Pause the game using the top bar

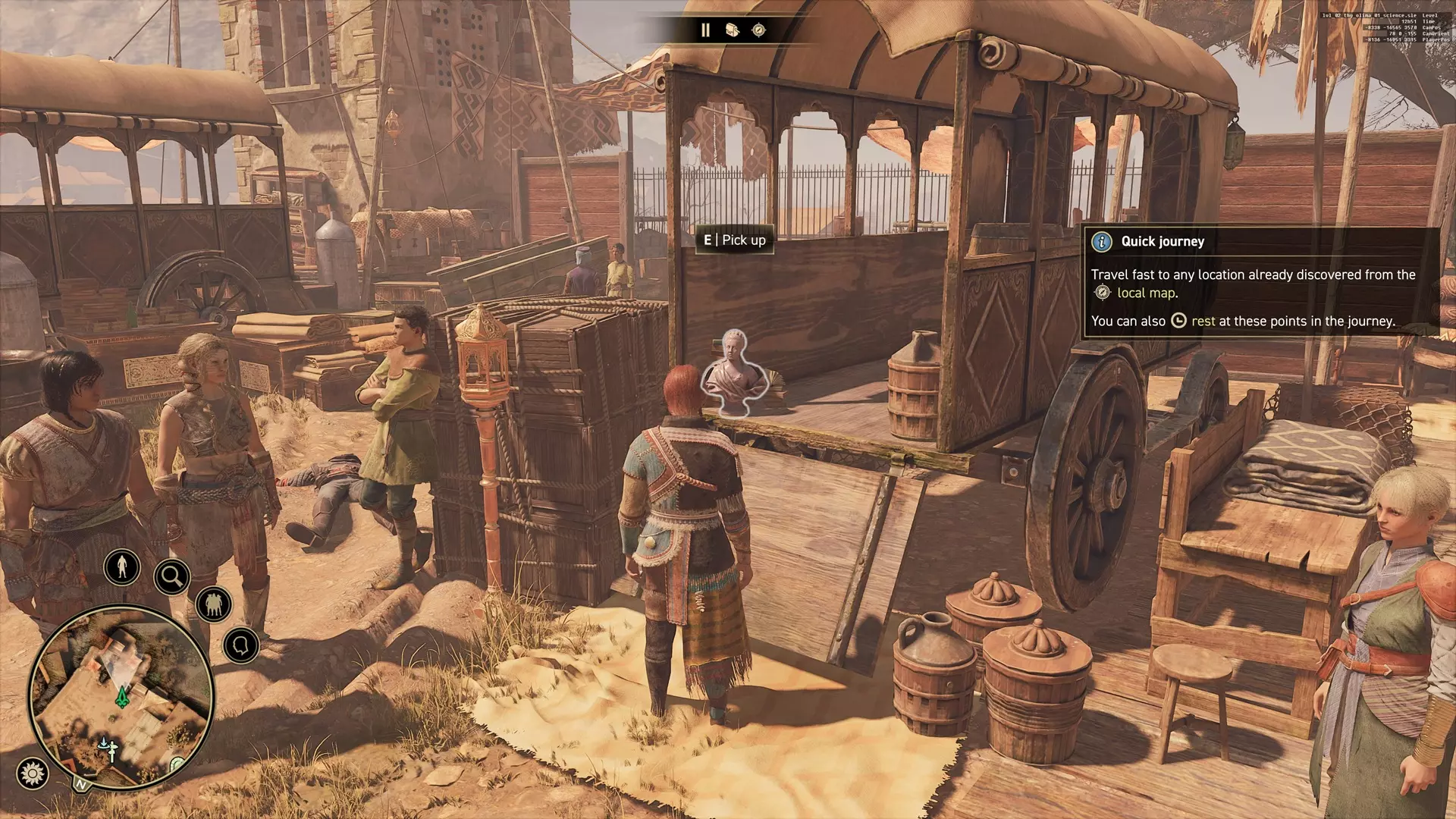click(705, 30)
